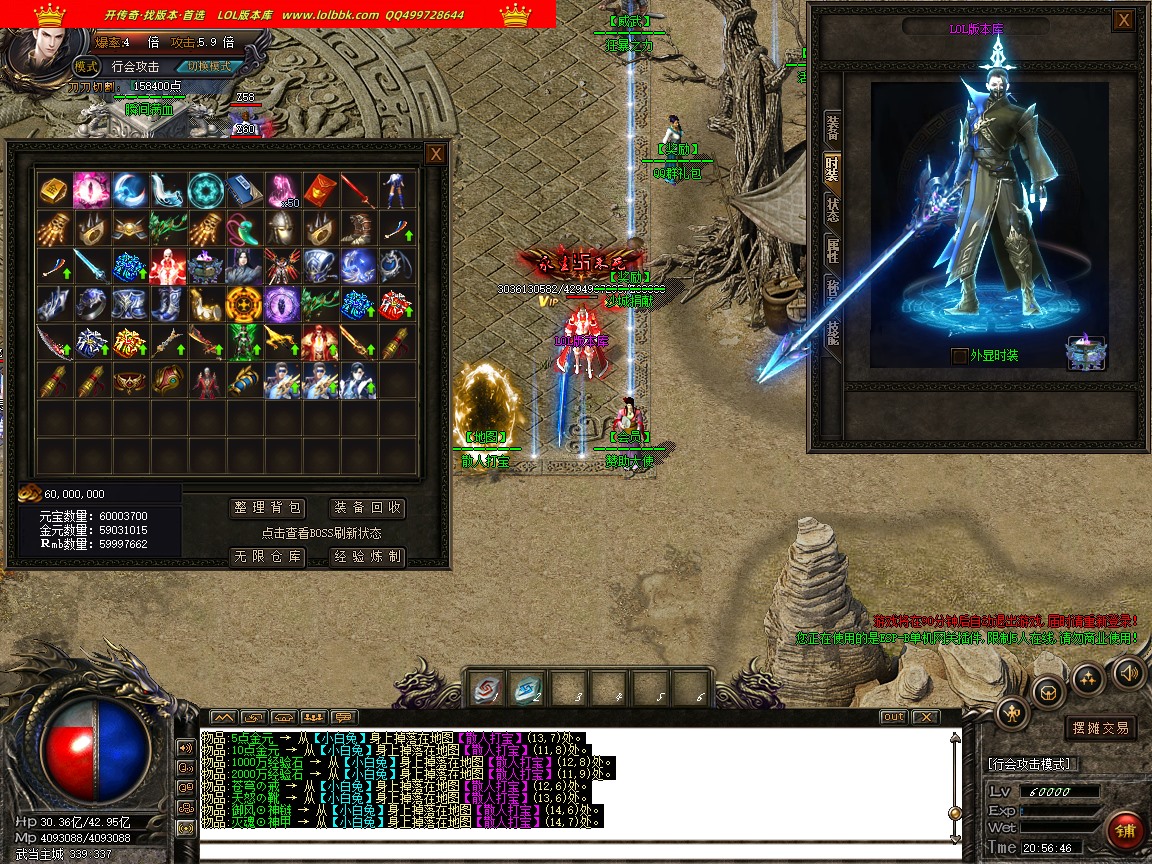The width and height of the screenshot is (1152, 864).
Task: Toggle the 外显时装 show-fashion checkbox
Action: 959,356
